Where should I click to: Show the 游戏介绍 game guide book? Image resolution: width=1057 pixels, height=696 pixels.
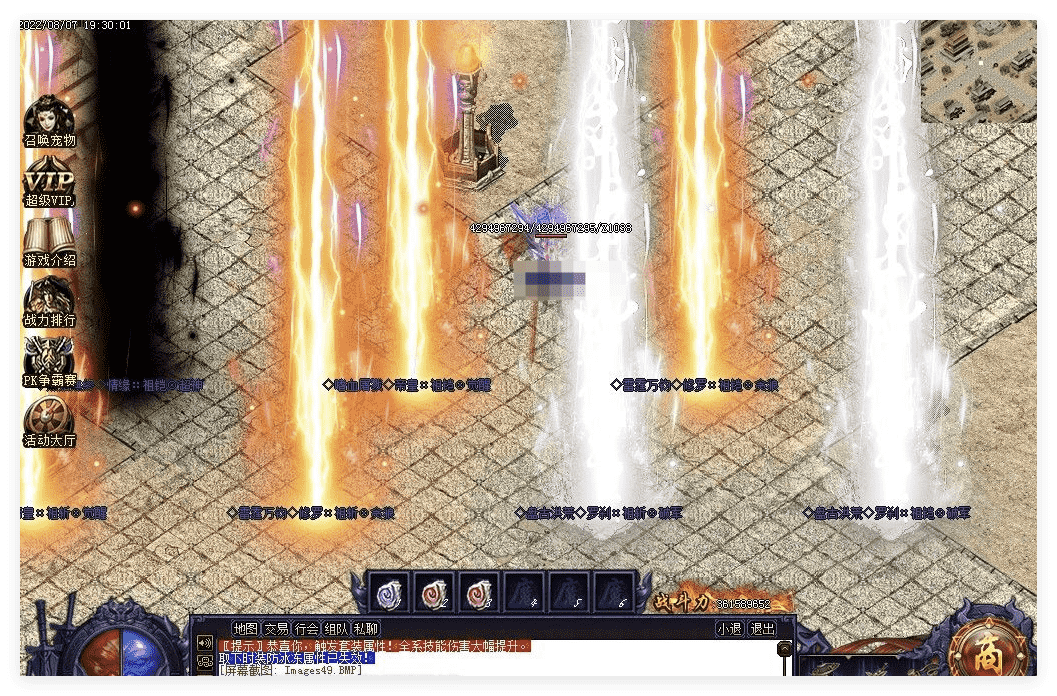[x=49, y=241]
